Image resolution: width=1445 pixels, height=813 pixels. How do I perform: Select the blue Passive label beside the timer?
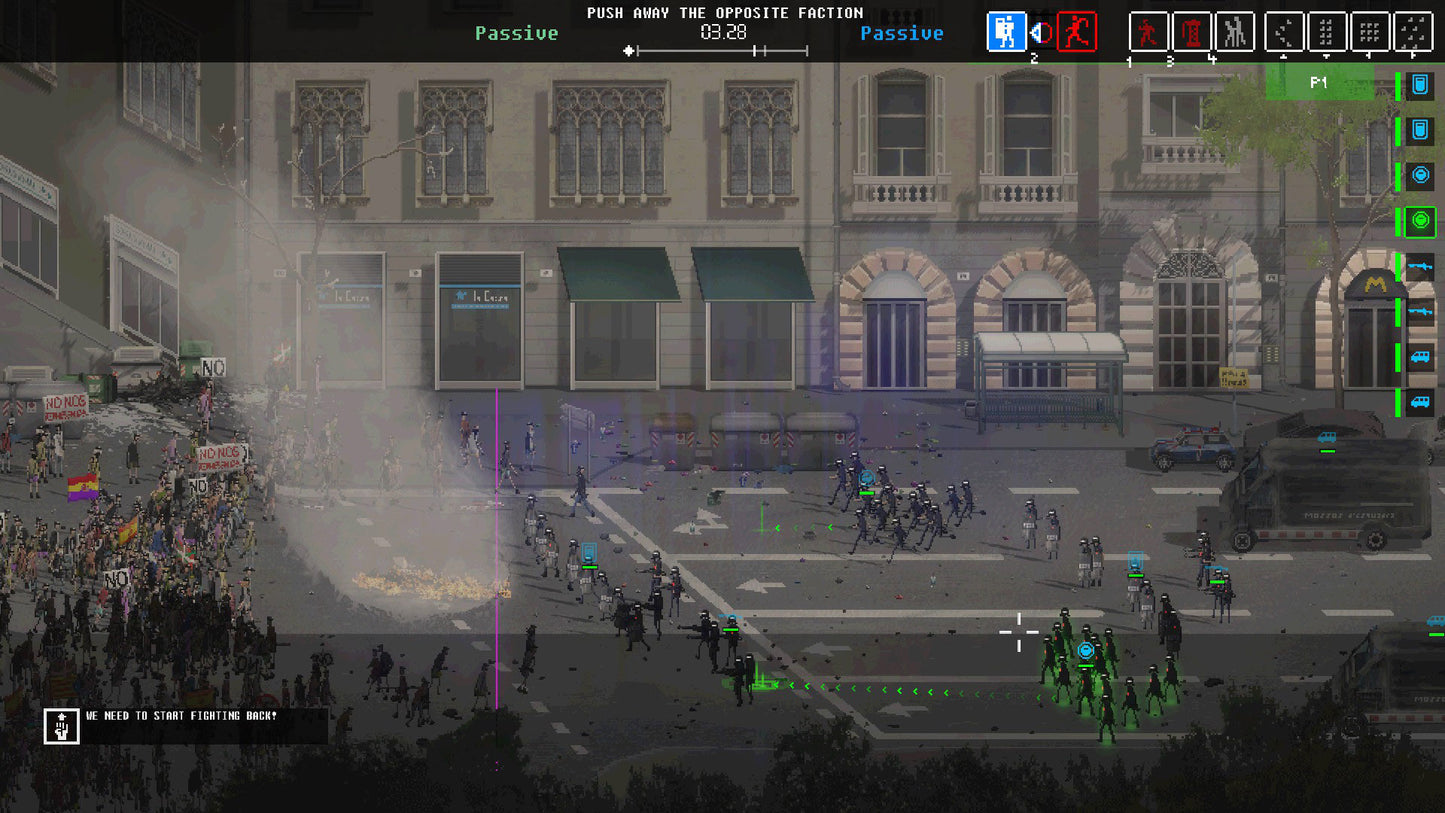pos(902,33)
